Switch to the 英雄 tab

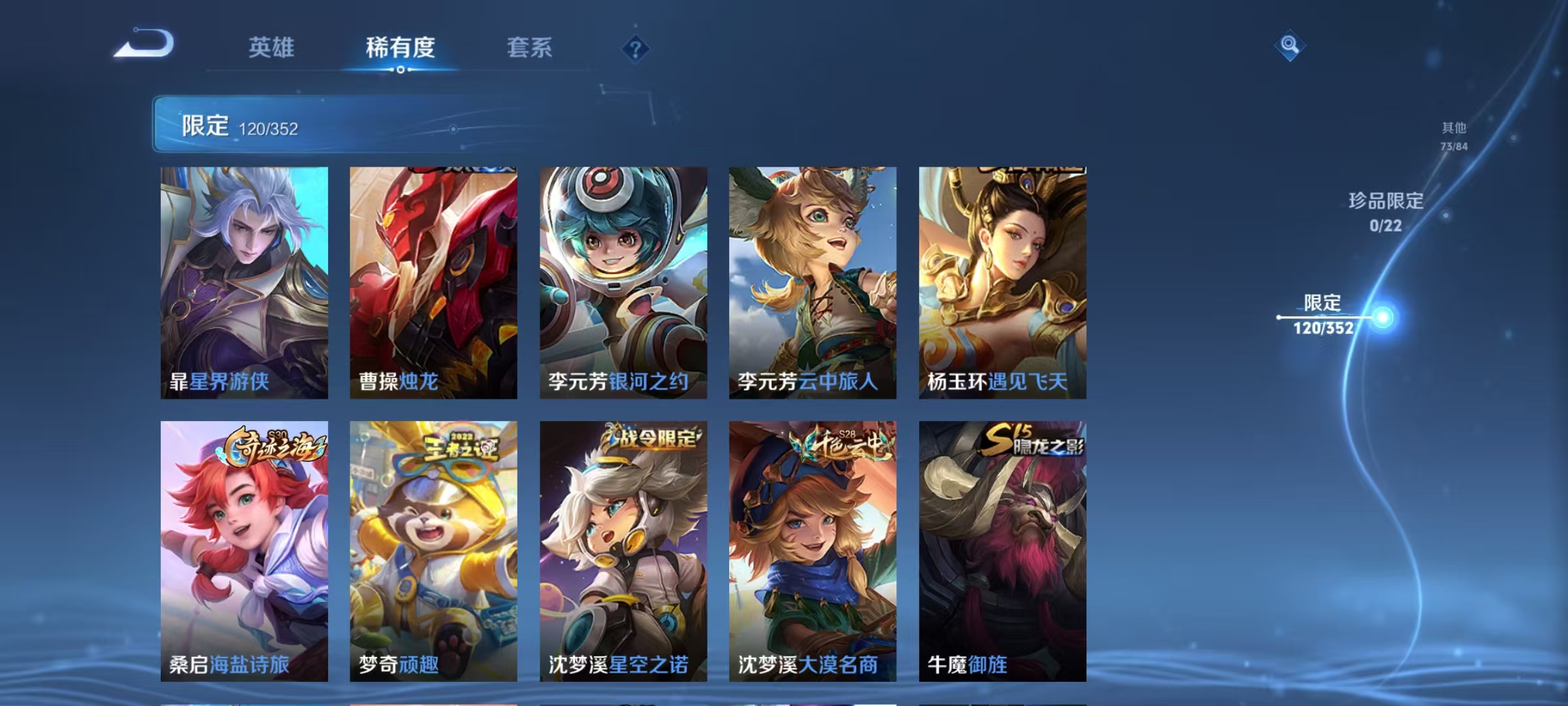coord(272,47)
